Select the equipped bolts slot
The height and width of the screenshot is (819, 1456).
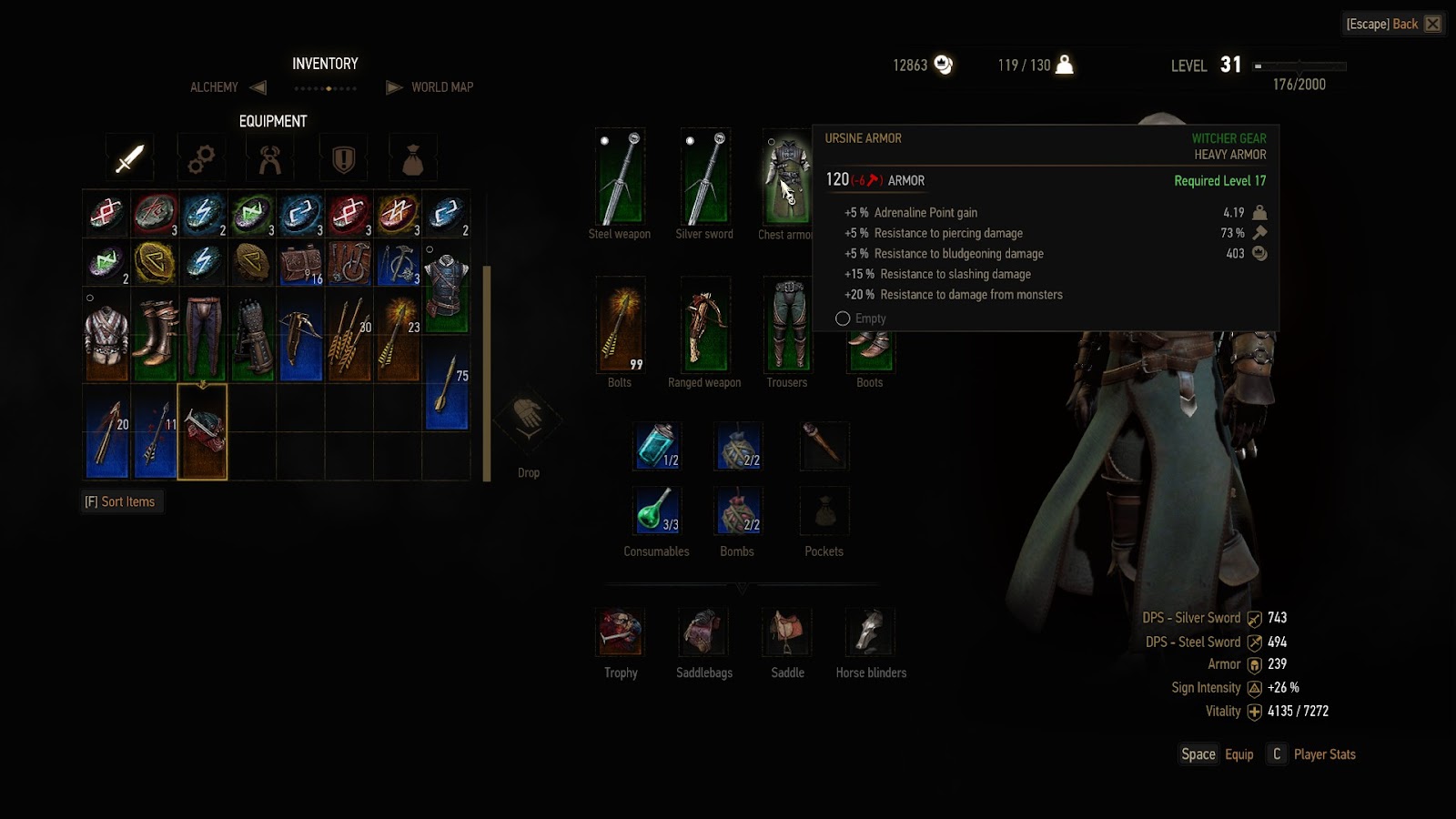point(620,325)
